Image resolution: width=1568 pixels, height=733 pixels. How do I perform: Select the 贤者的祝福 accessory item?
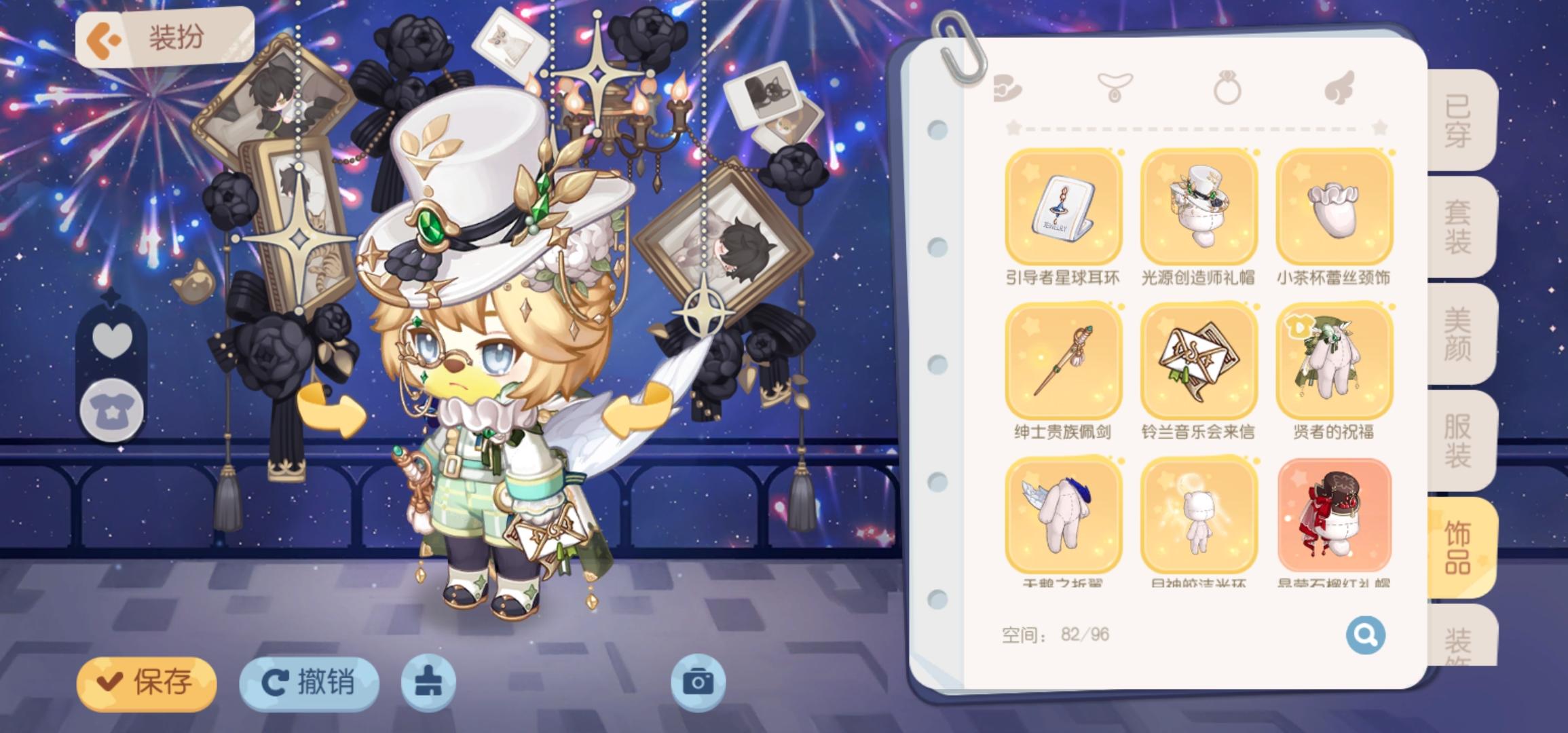[1332, 362]
